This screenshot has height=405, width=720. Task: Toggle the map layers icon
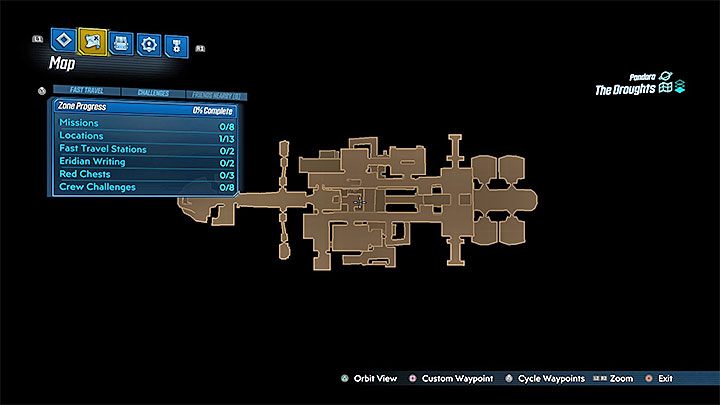pyautogui.click(x=680, y=89)
